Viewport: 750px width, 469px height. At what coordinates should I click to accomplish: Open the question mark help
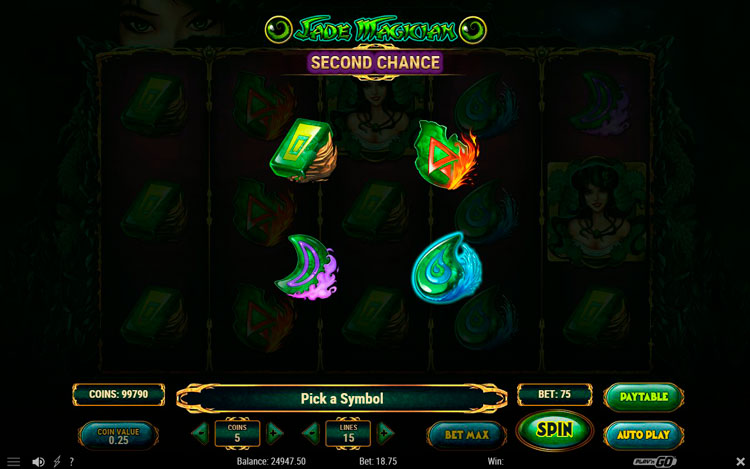[x=70, y=462]
